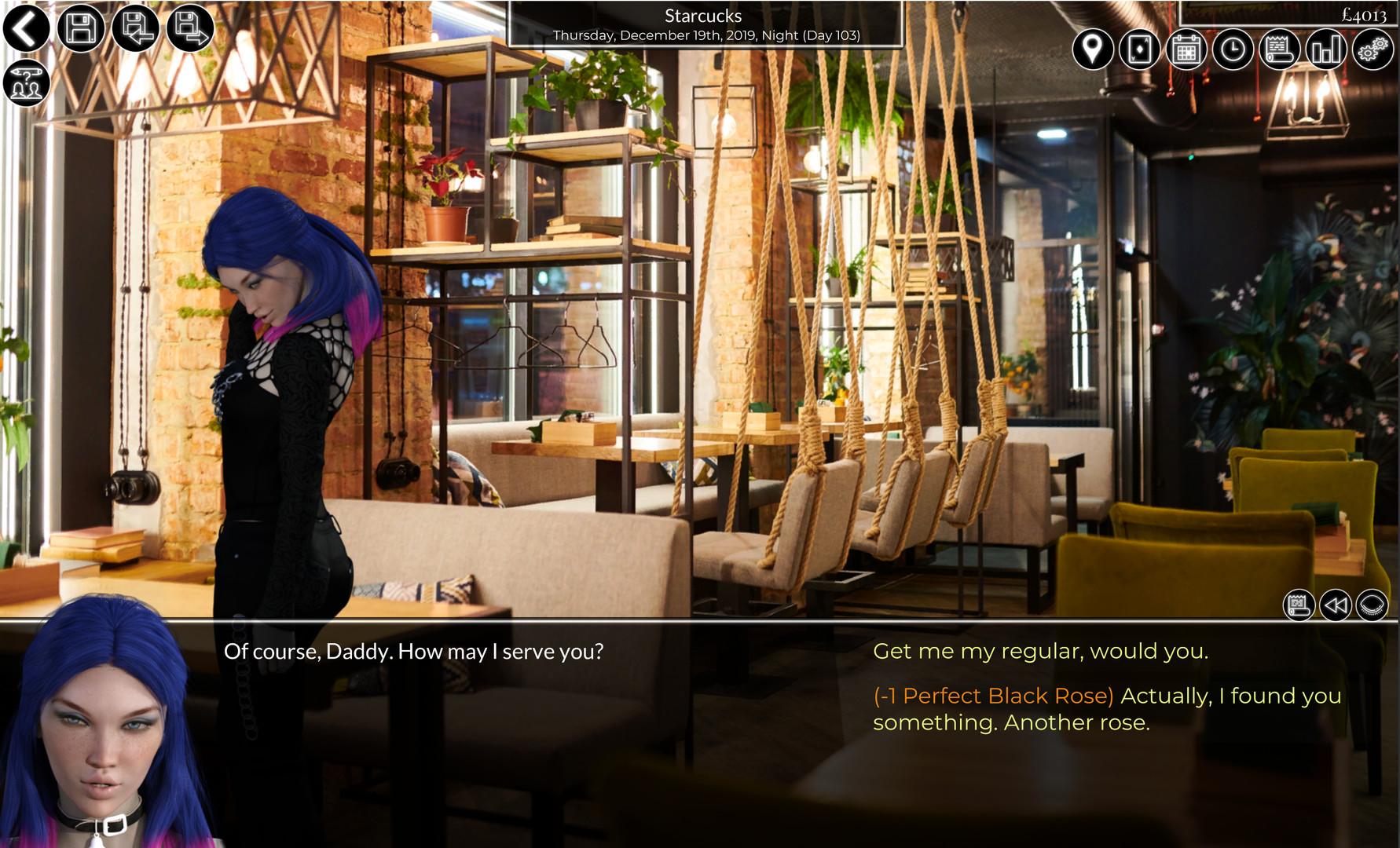Image resolution: width=1400 pixels, height=848 pixels.
Task: Open the quest log scroll icon
Action: pos(1278,49)
